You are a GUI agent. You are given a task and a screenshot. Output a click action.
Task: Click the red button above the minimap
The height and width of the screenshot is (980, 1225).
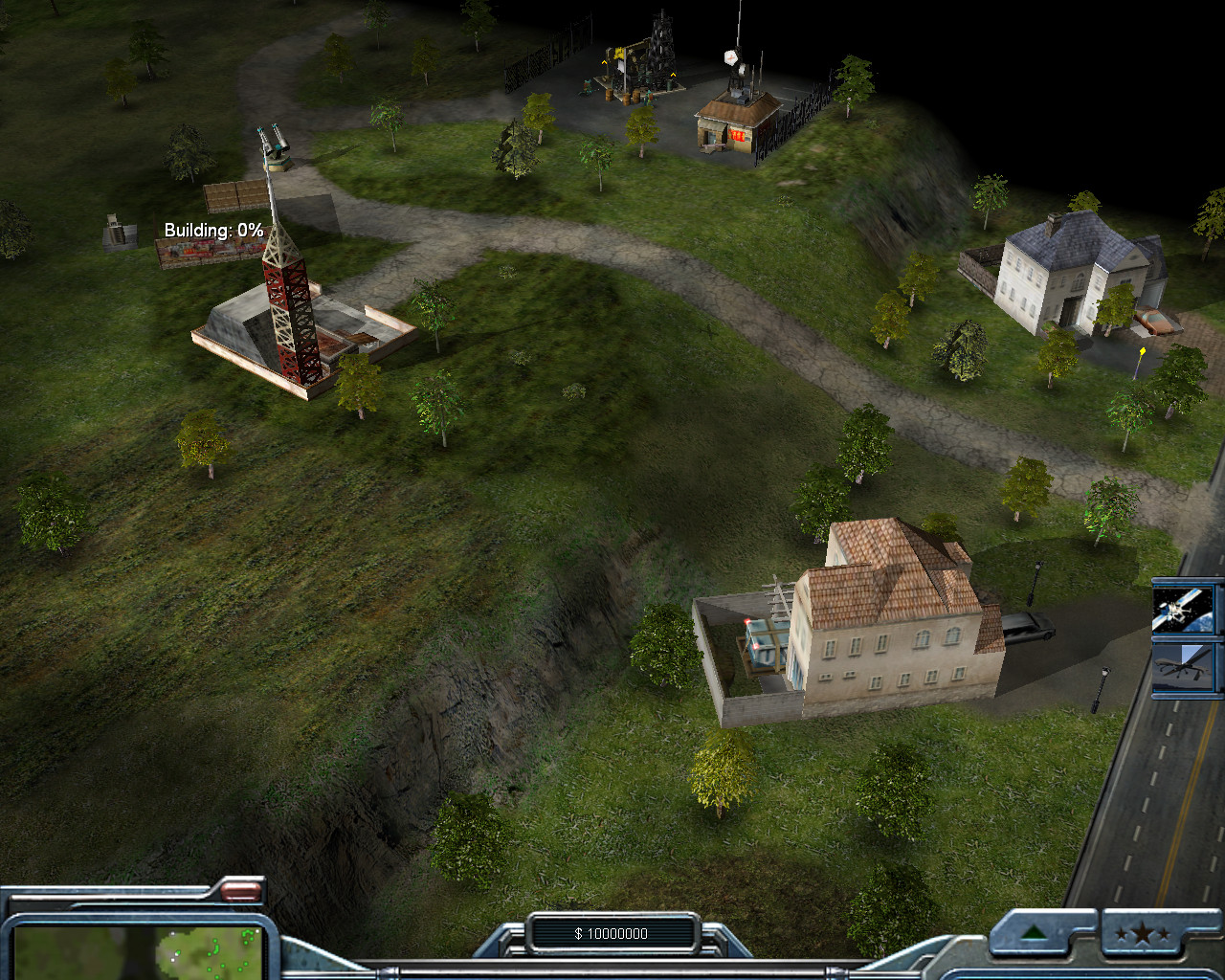point(240,892)
